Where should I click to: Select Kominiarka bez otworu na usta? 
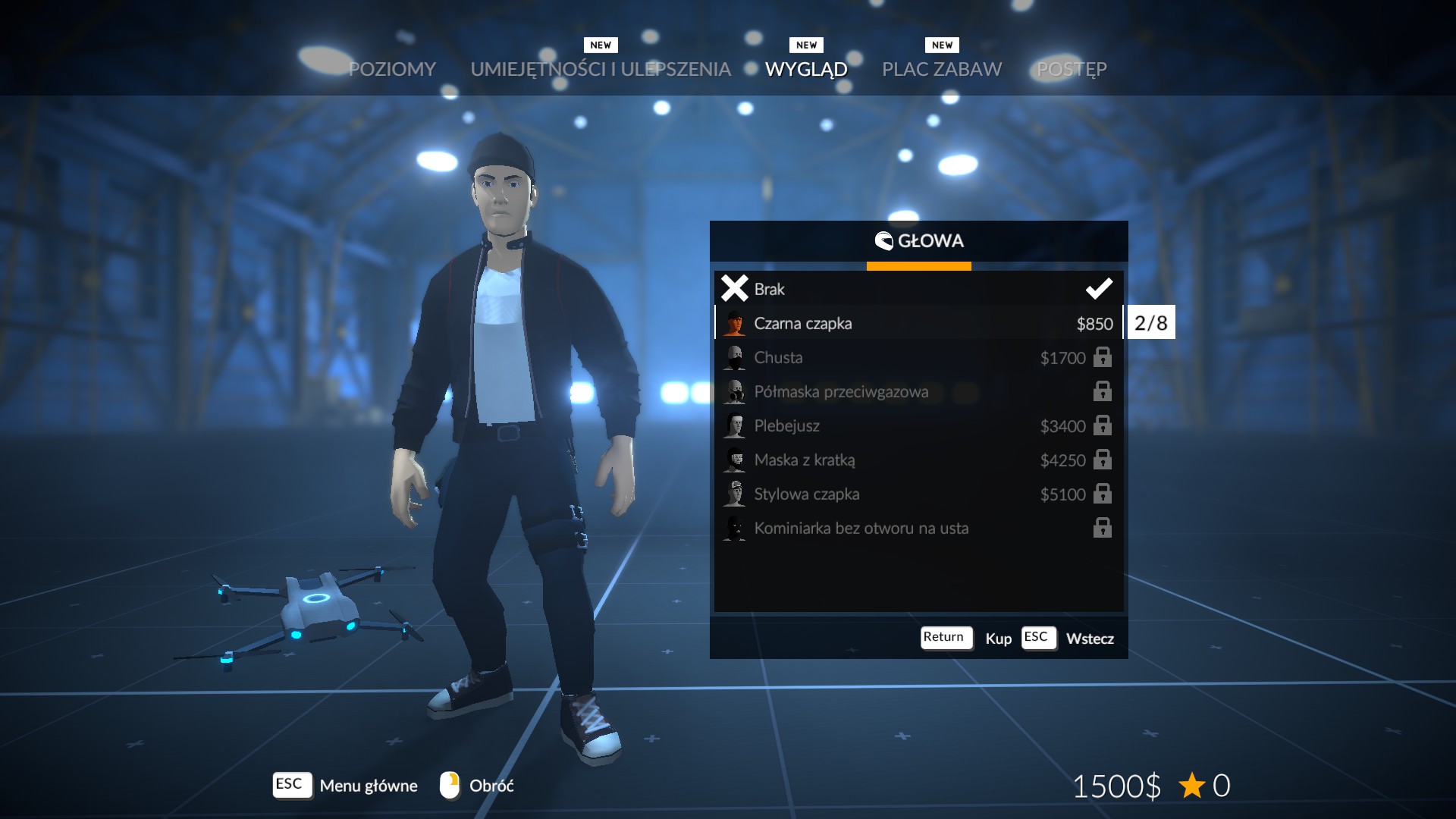(x=918, y=528)
